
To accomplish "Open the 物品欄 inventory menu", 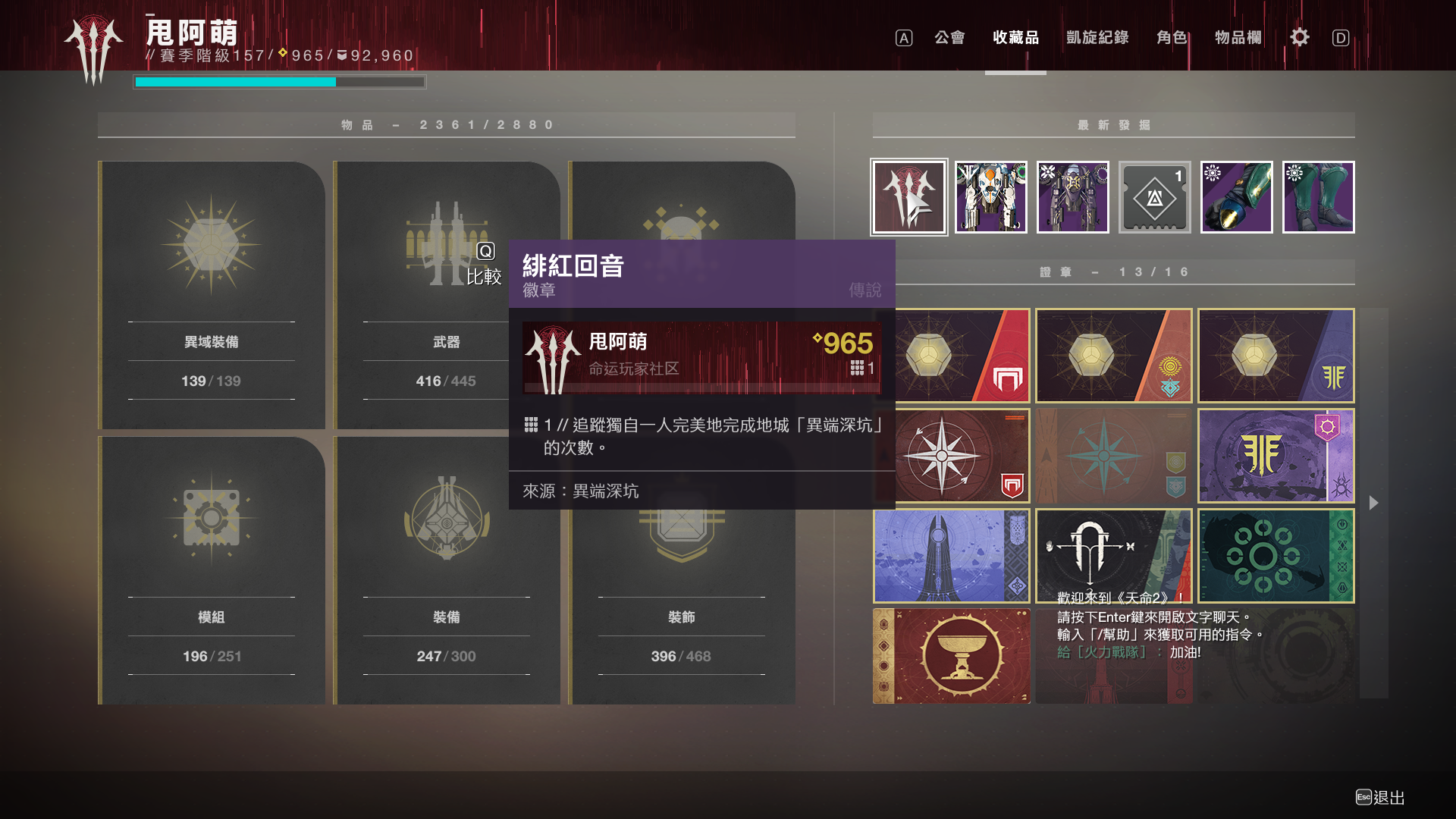I will coord(1236,37).
